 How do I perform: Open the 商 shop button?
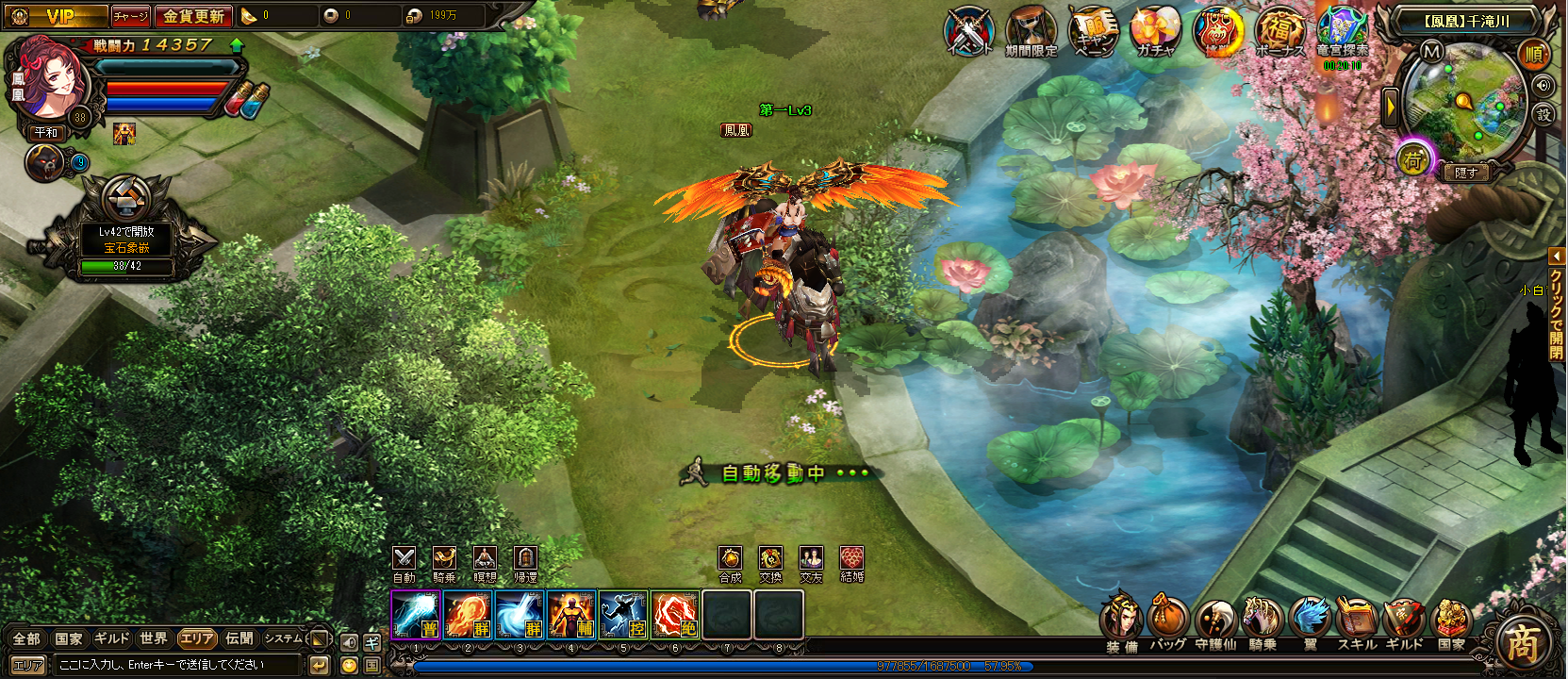(x=1522, y=645)
